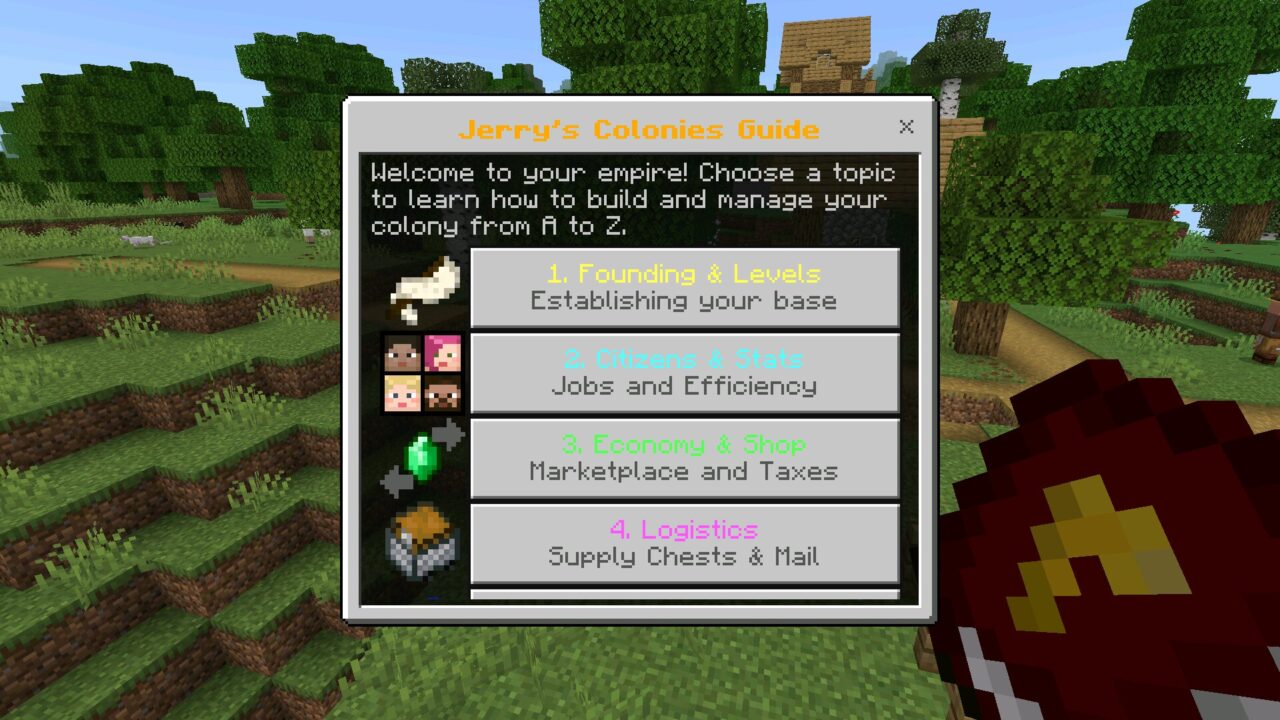Image resolution: width=1280 pixels, height=720 pixels.
Task: Select the Jobs and Efficiency label
Action: [x=684, y=385]
